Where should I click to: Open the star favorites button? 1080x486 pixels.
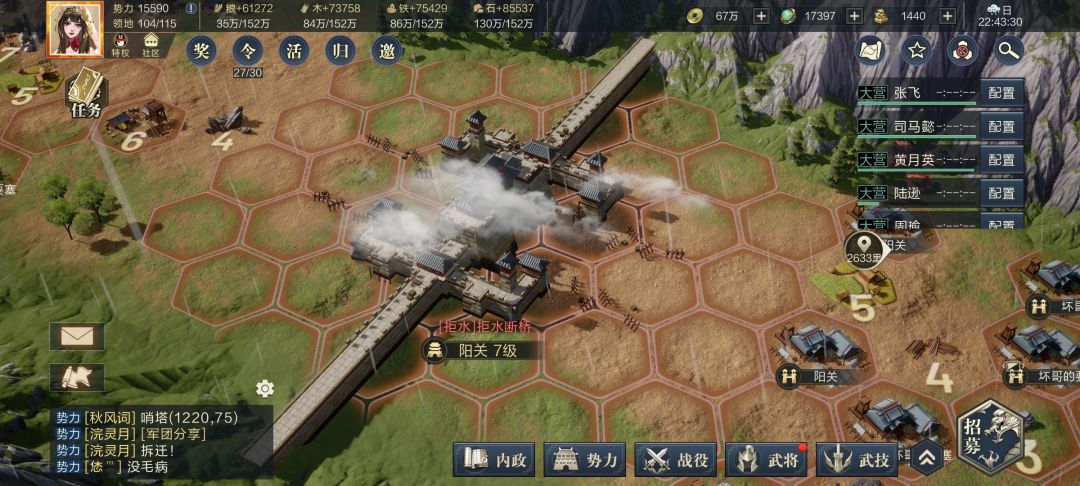click(916, 48)
